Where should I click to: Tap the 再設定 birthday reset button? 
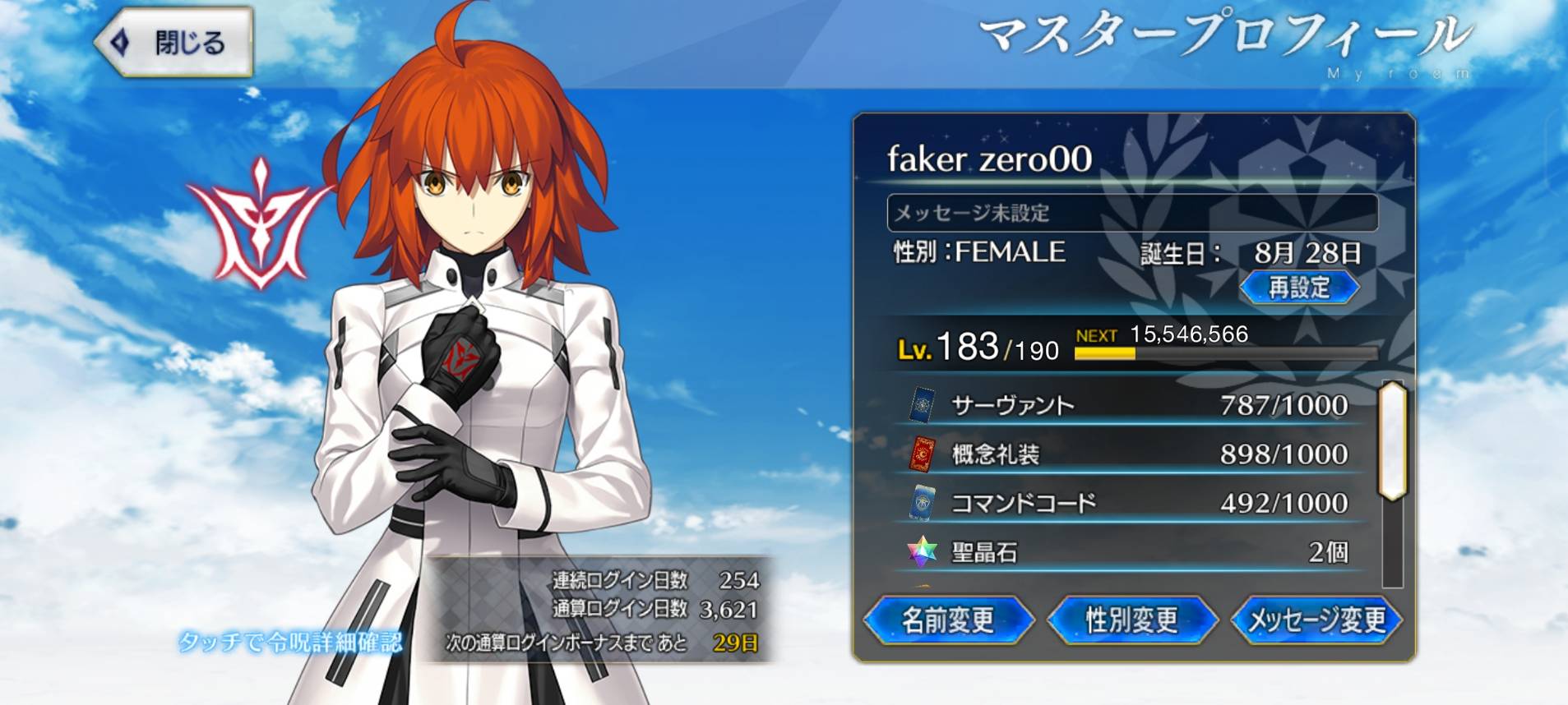[1298, 288]
